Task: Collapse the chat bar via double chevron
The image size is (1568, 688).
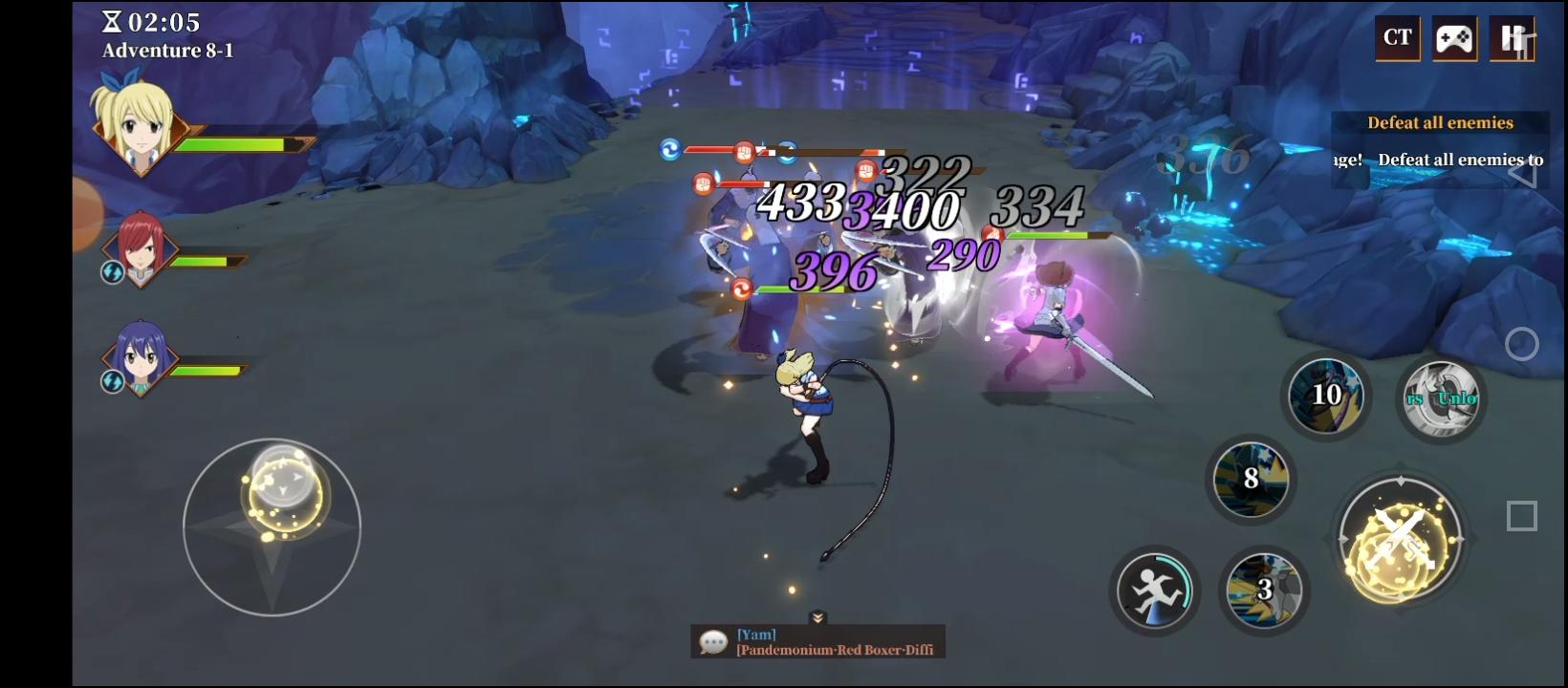Action: coord(817,618)
